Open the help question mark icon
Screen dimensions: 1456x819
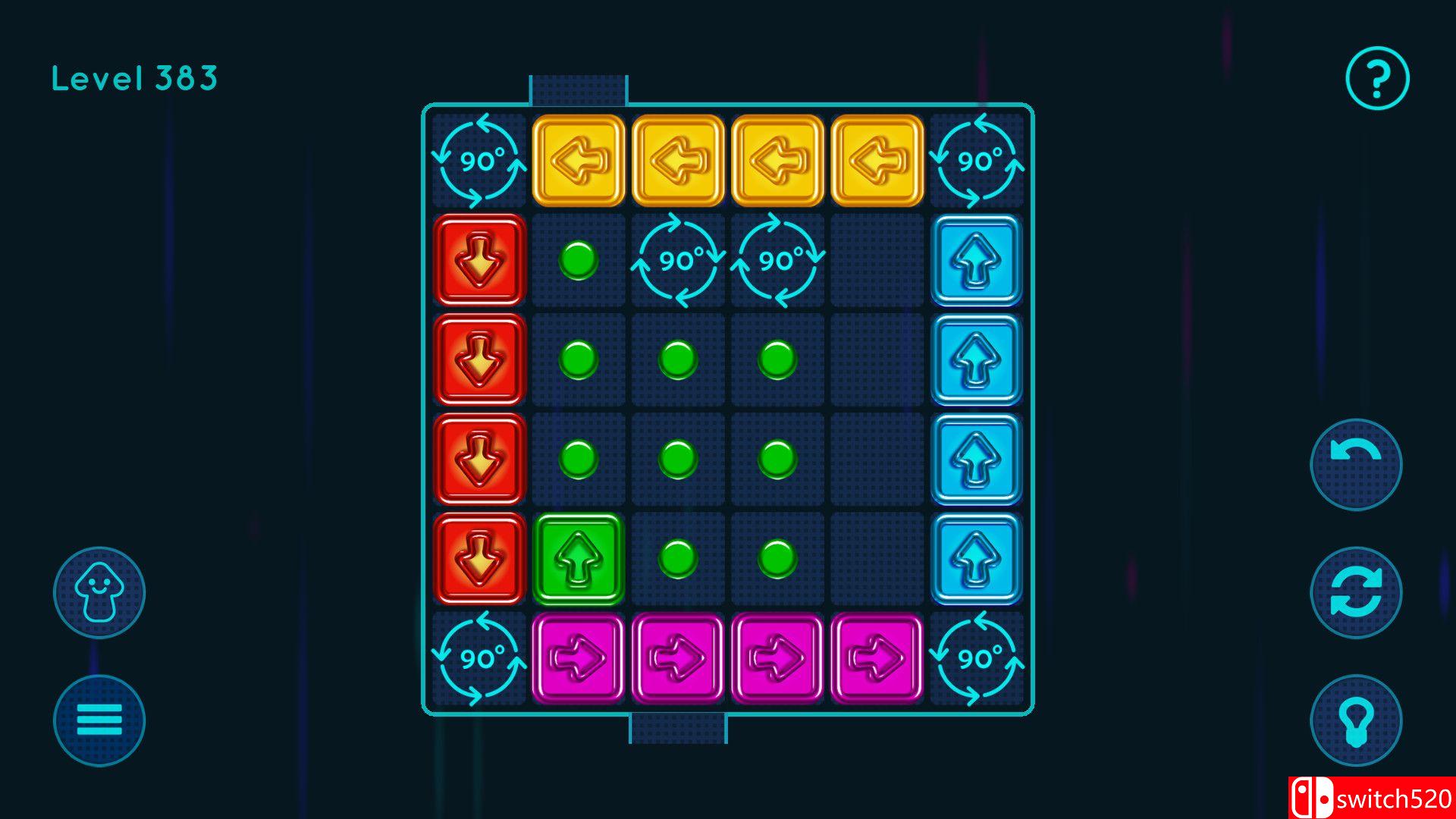coord(1376,78)
